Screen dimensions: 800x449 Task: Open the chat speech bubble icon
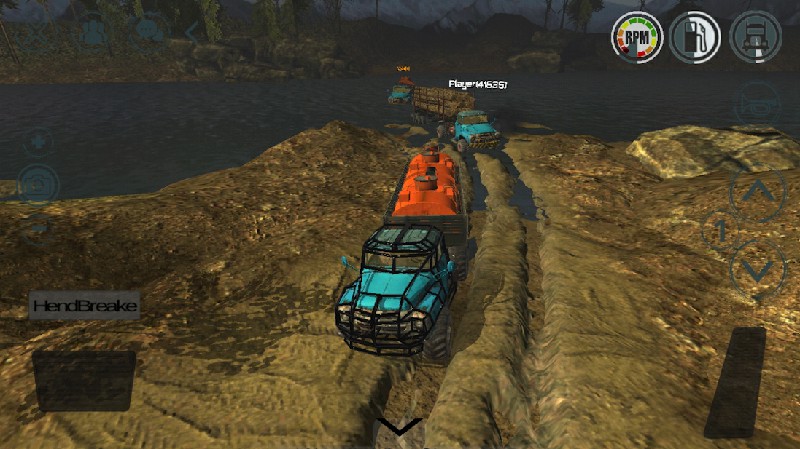click(x=150, y=31)
